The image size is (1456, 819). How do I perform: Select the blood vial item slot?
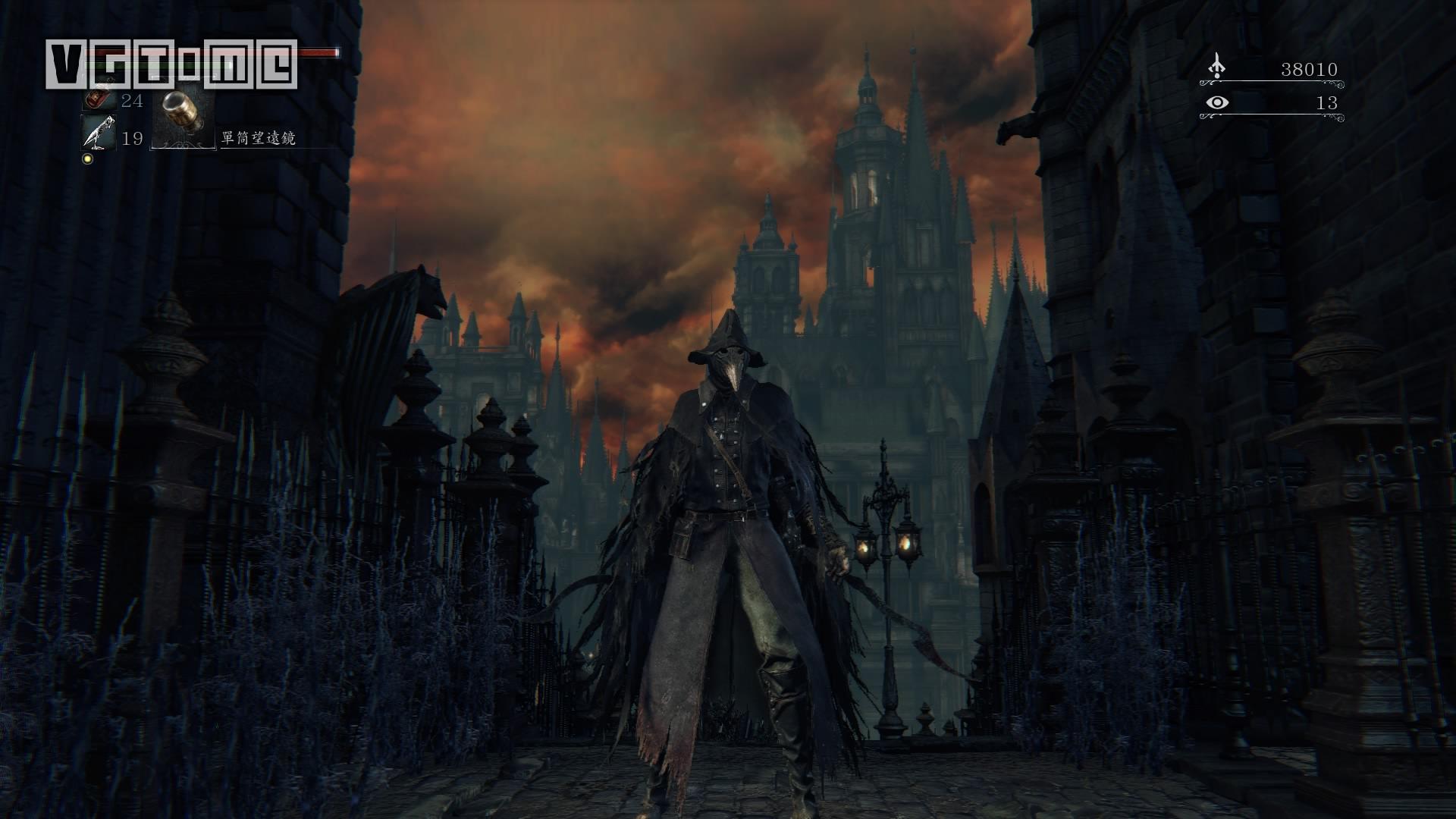97,100
